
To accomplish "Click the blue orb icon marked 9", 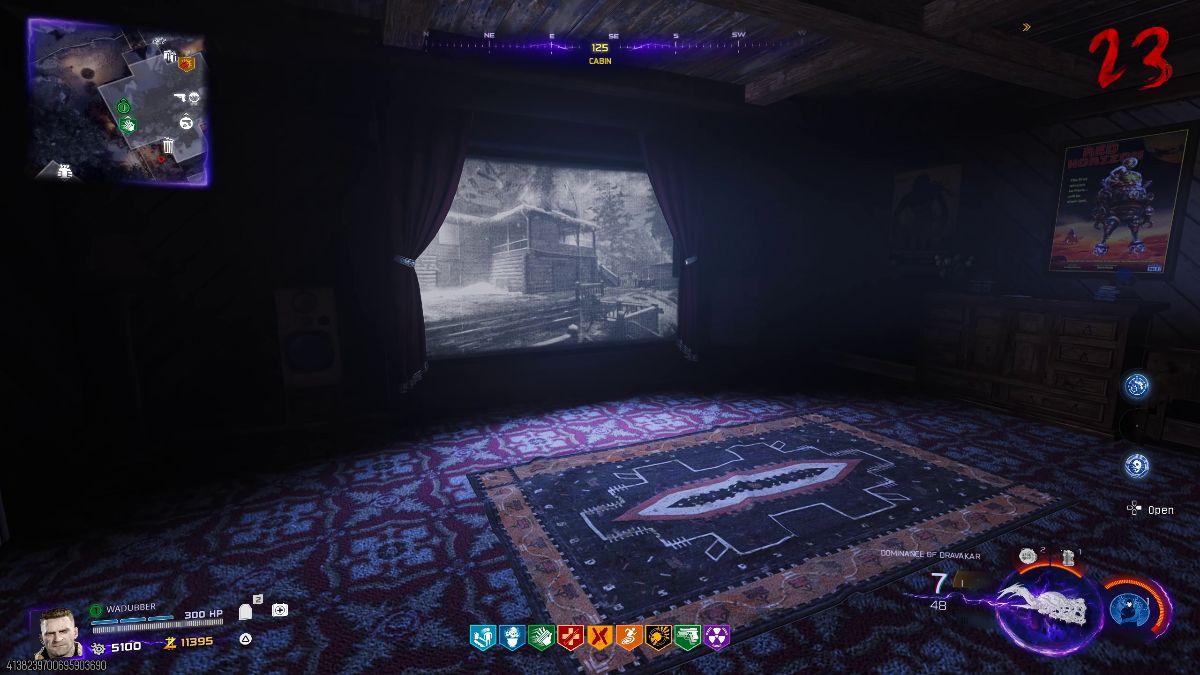I will (x=1136, y=465).
